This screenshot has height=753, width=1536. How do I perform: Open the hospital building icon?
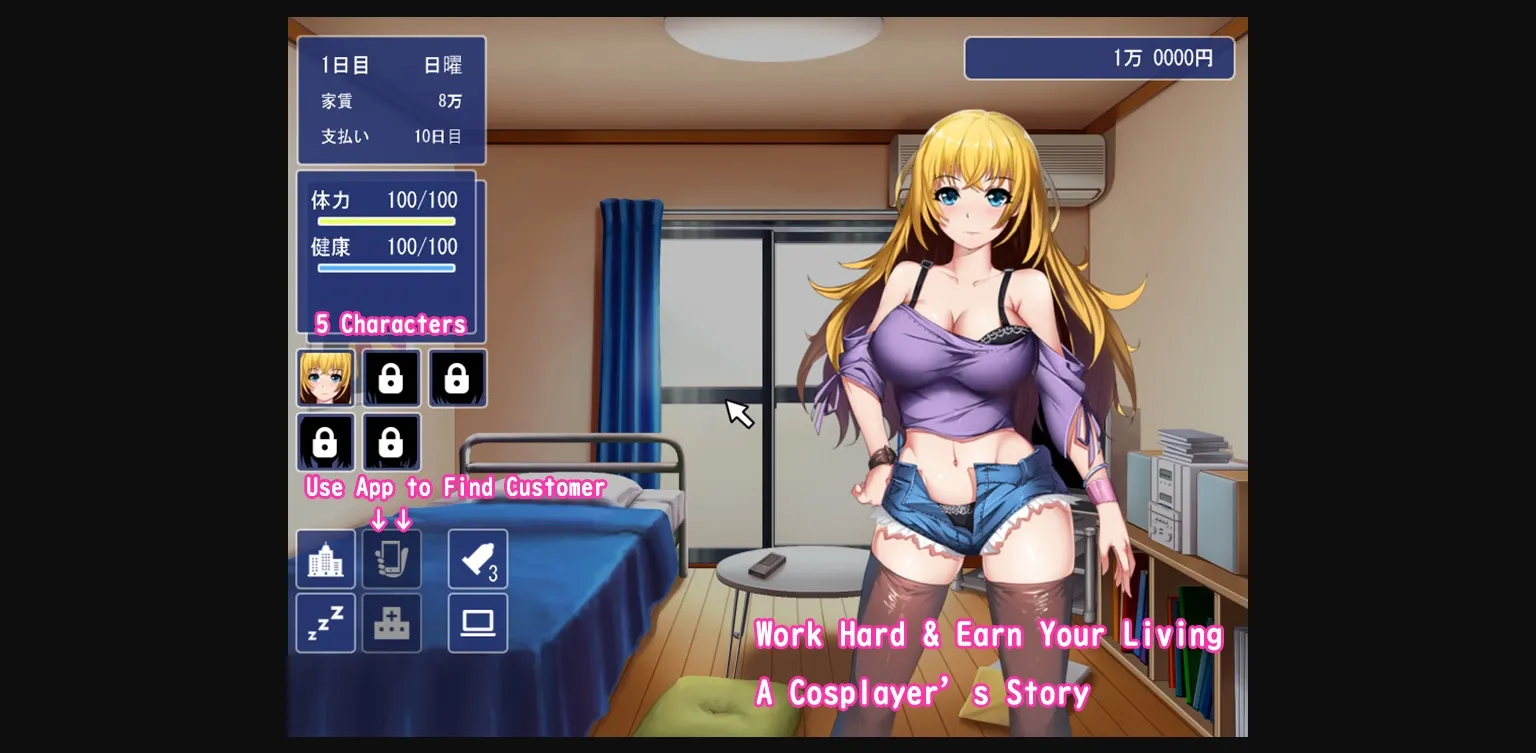[391, 622]
